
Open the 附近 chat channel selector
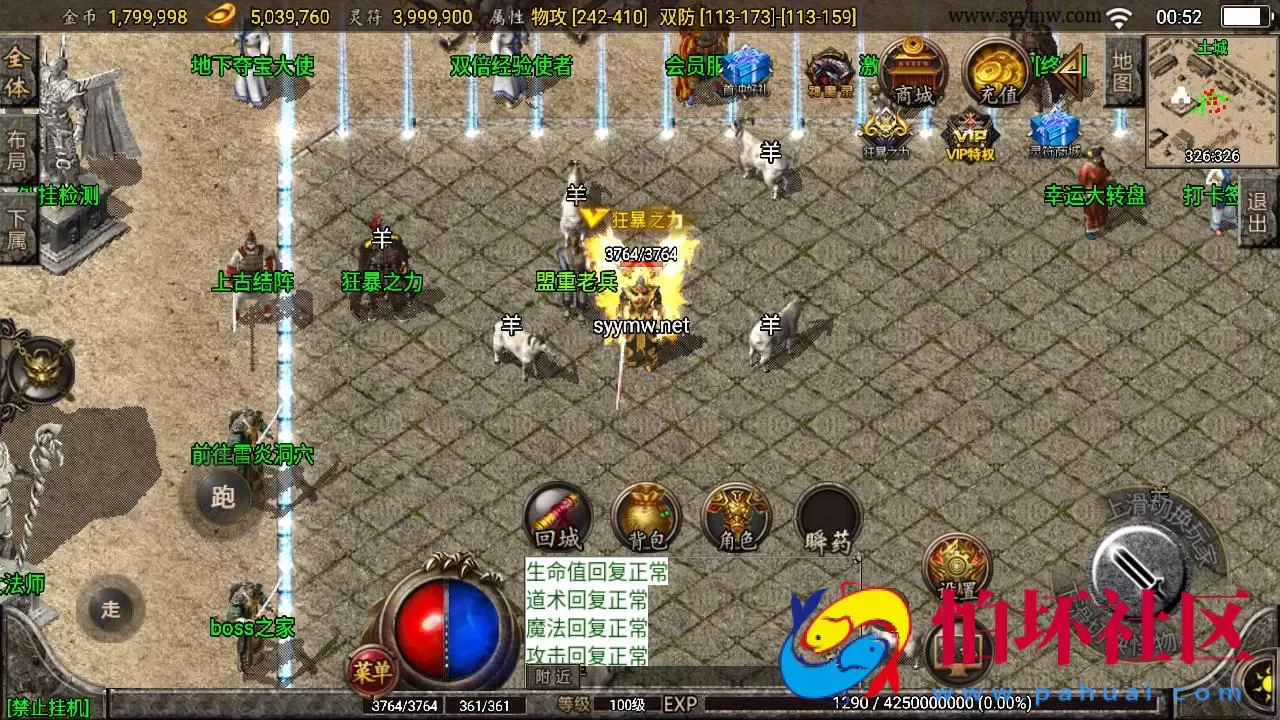(551, 677)
